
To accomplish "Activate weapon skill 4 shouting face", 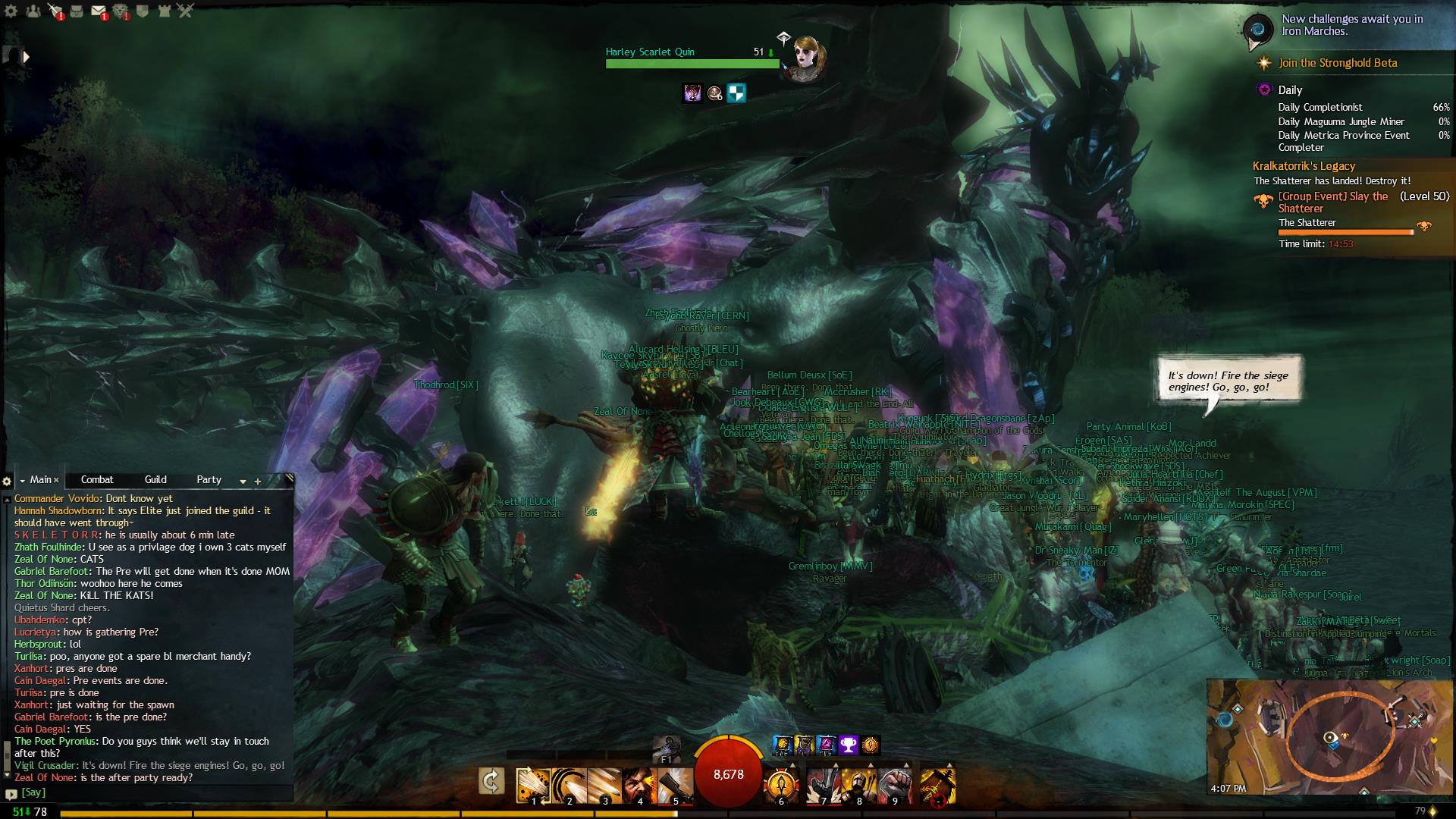I will pyautogui.click(x=640, y=785).
